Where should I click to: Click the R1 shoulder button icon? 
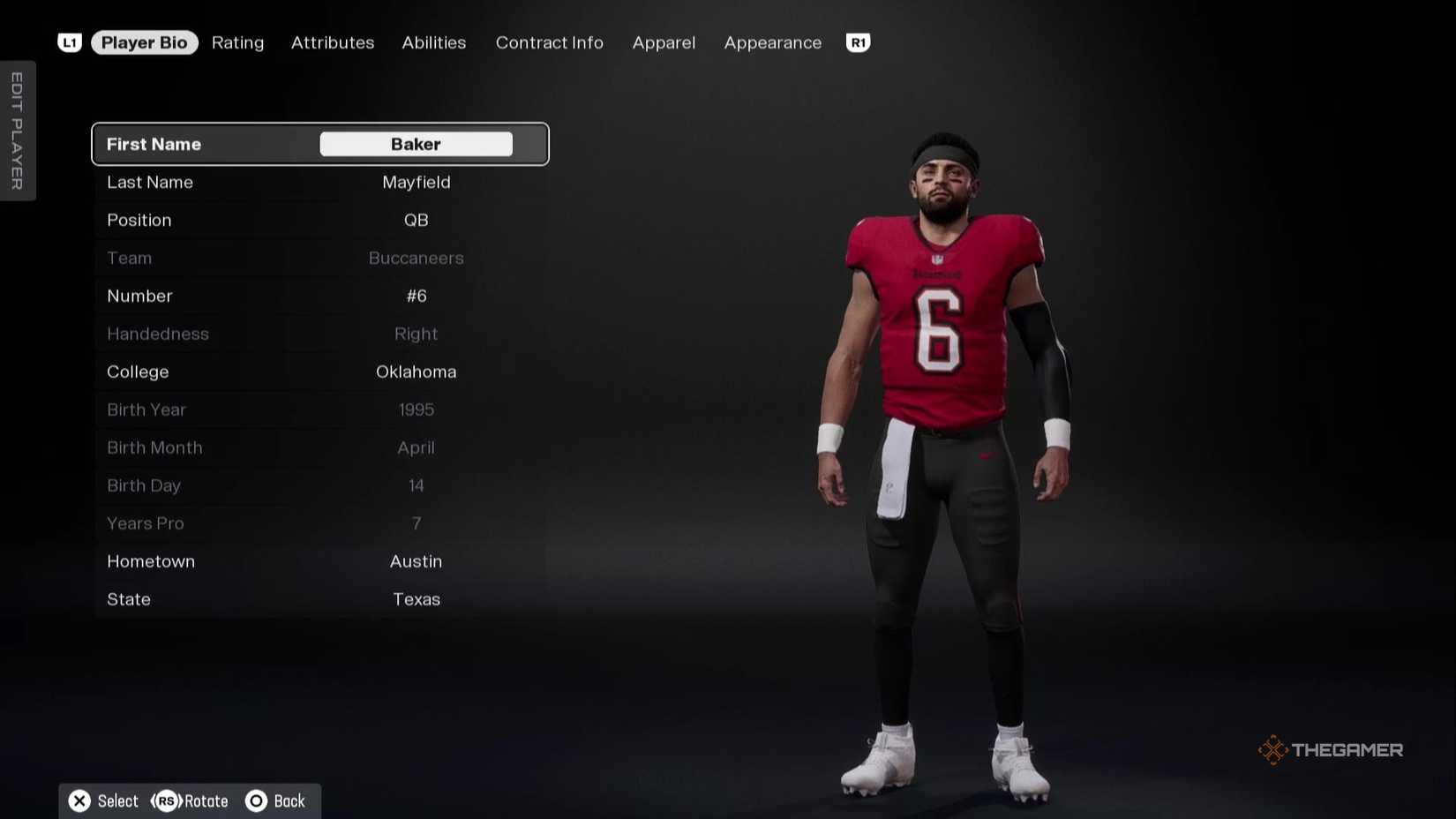[857, 41]
